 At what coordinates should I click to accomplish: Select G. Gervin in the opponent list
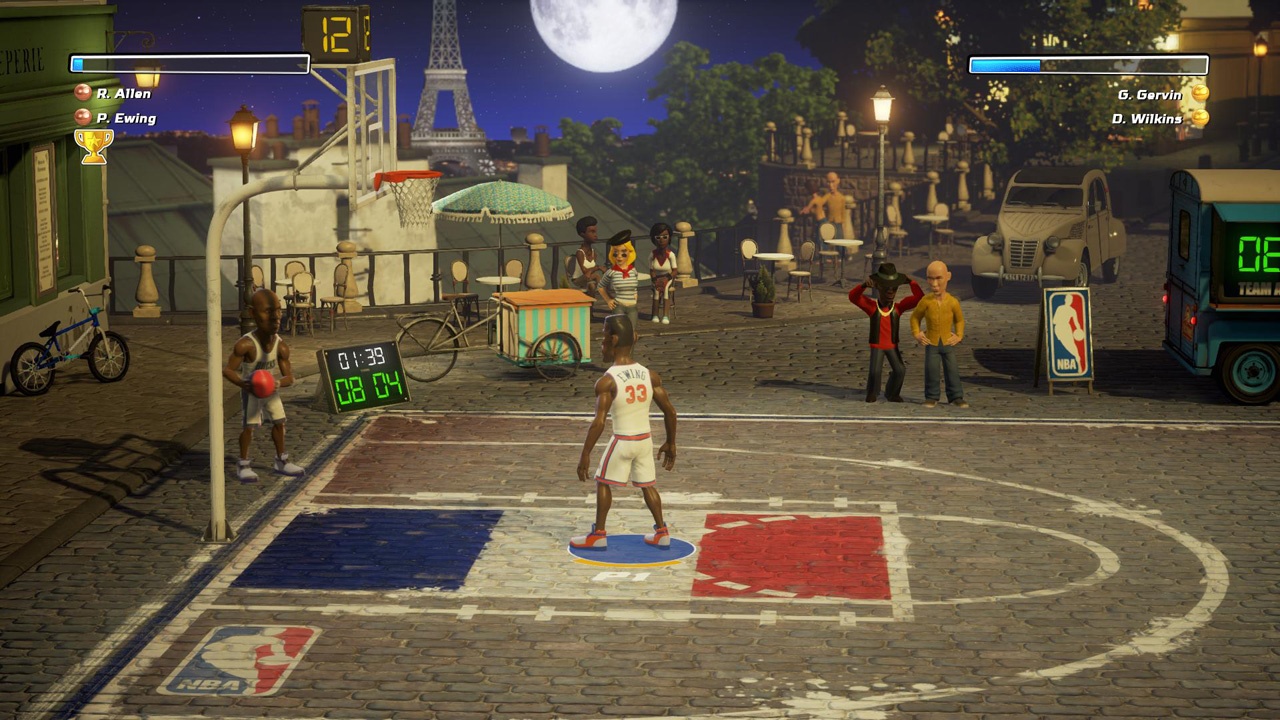(1151, 94)
